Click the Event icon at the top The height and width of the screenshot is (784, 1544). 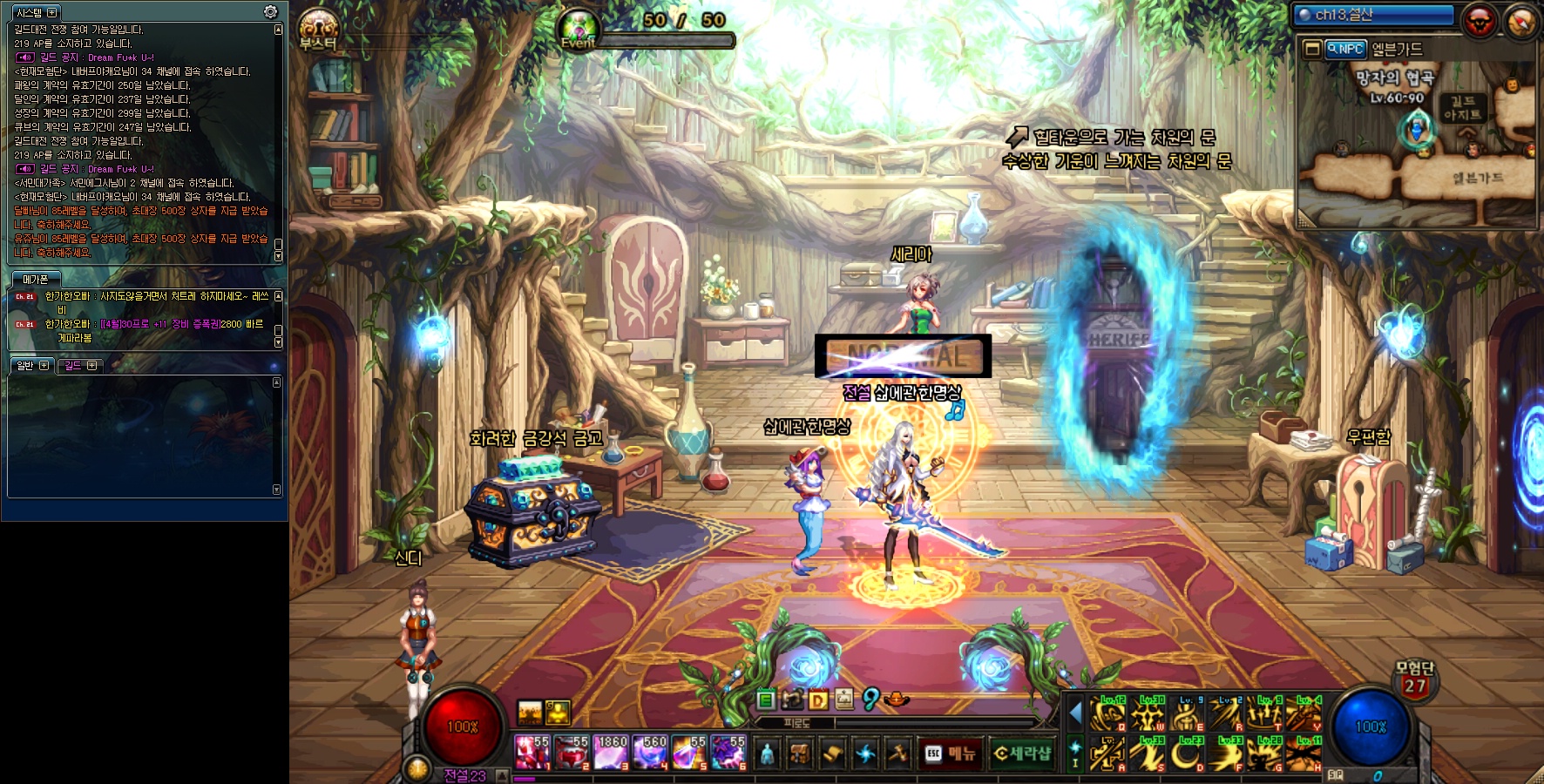click(x=579, y=28)
